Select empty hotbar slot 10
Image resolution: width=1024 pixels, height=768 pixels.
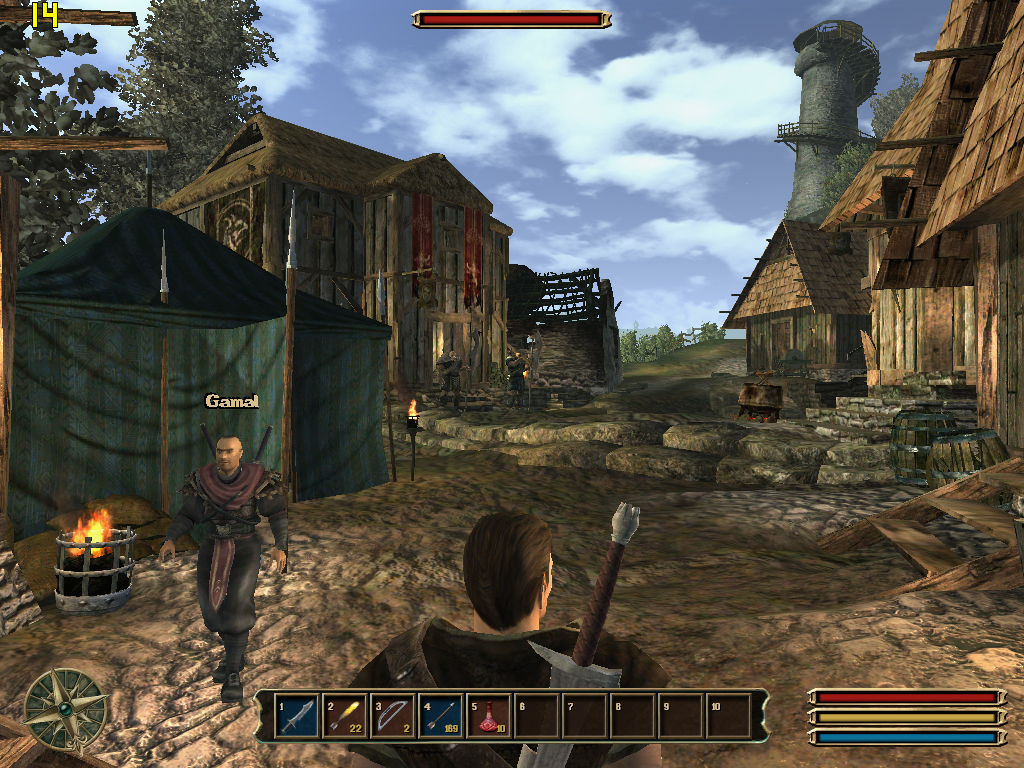click(x=729, y=716)
